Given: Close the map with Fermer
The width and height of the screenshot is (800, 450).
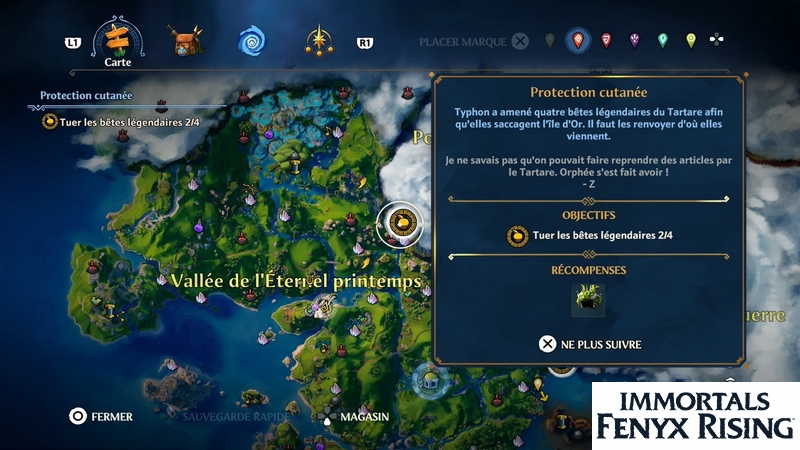Looking at the screenshot, I should click(100, 416).
